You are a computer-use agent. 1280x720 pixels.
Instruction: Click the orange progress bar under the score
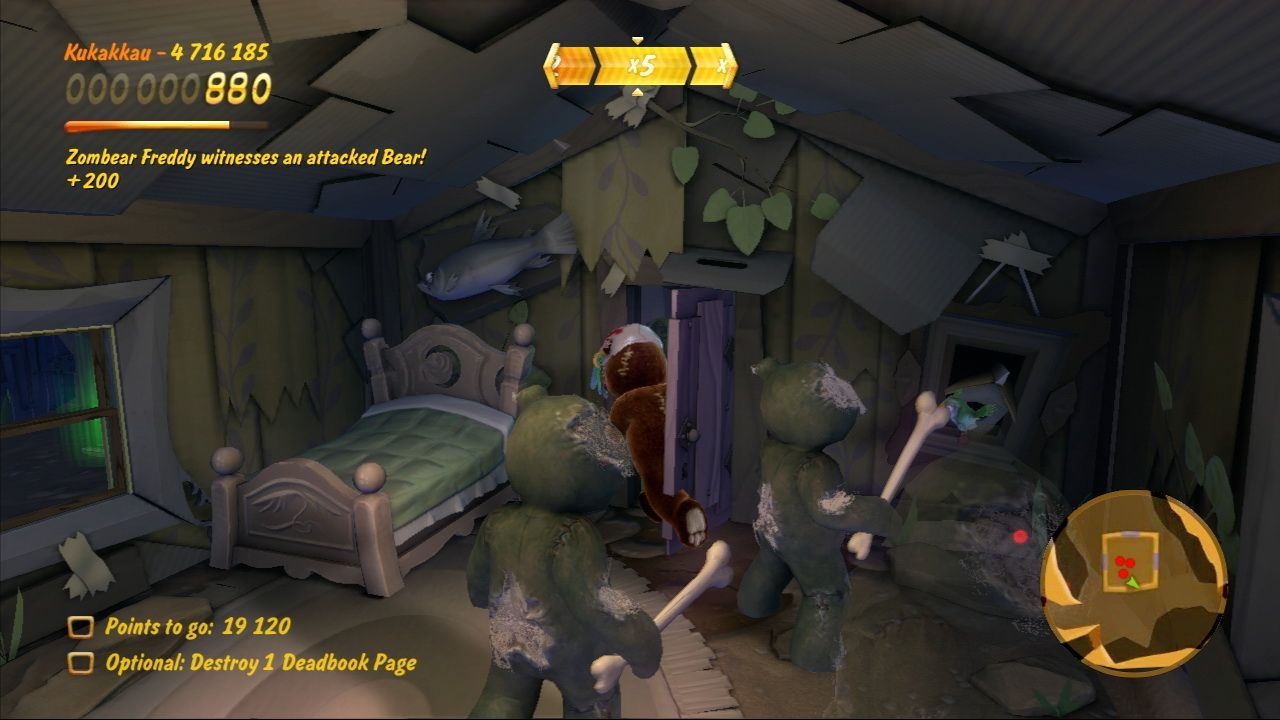(x=165, y=125)
